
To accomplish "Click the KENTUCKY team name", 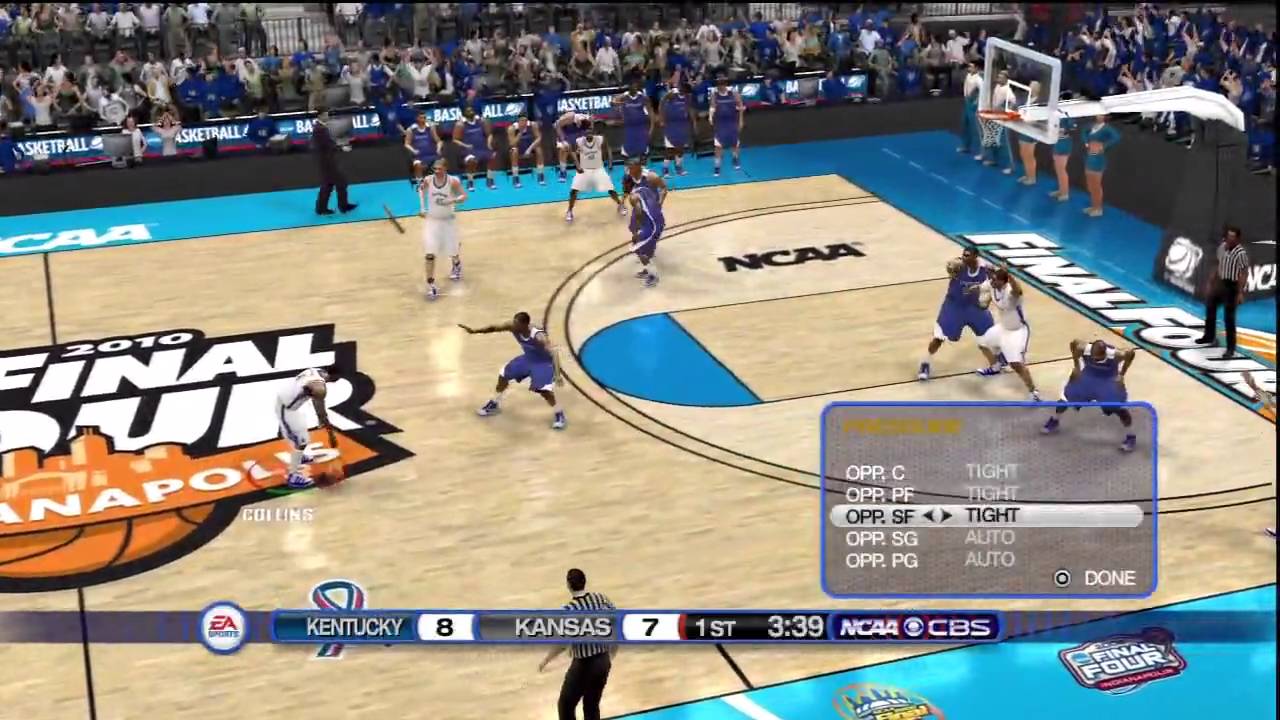I will coord(355,627).
